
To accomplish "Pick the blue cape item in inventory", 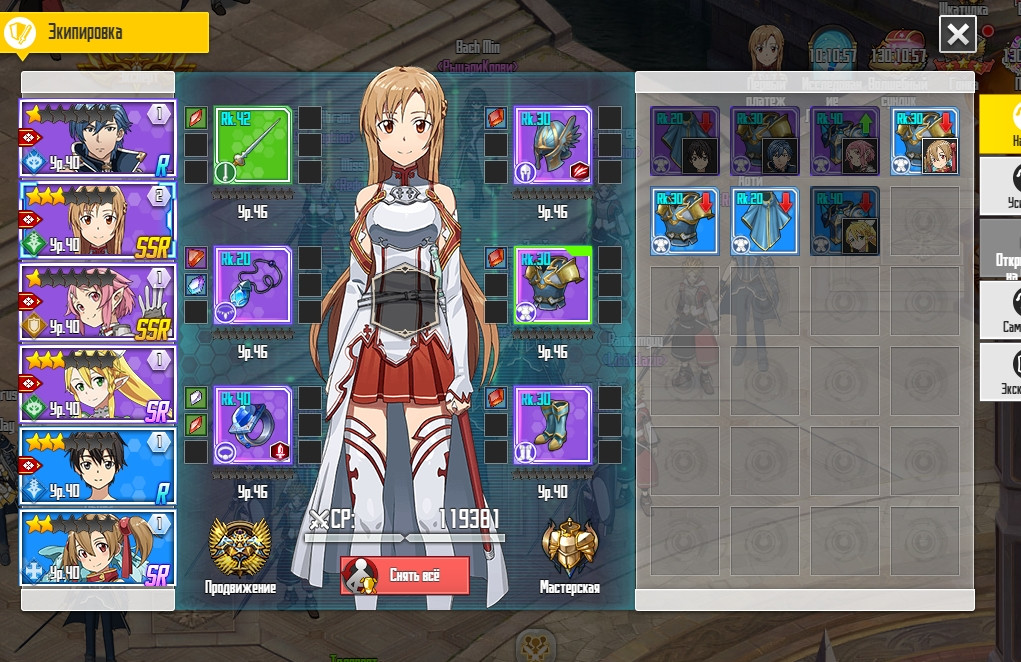I will coord(765,221).
